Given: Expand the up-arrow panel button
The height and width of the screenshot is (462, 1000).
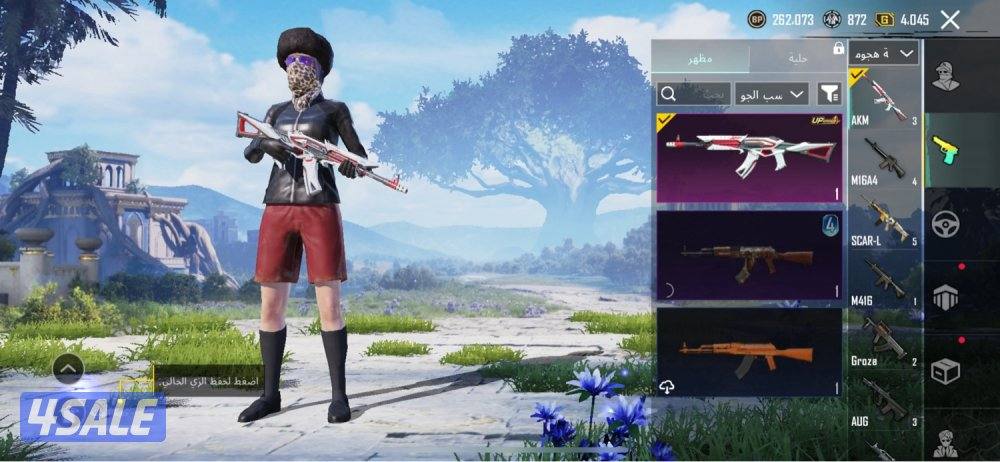Looking at the screenshot, I should 68,369.
